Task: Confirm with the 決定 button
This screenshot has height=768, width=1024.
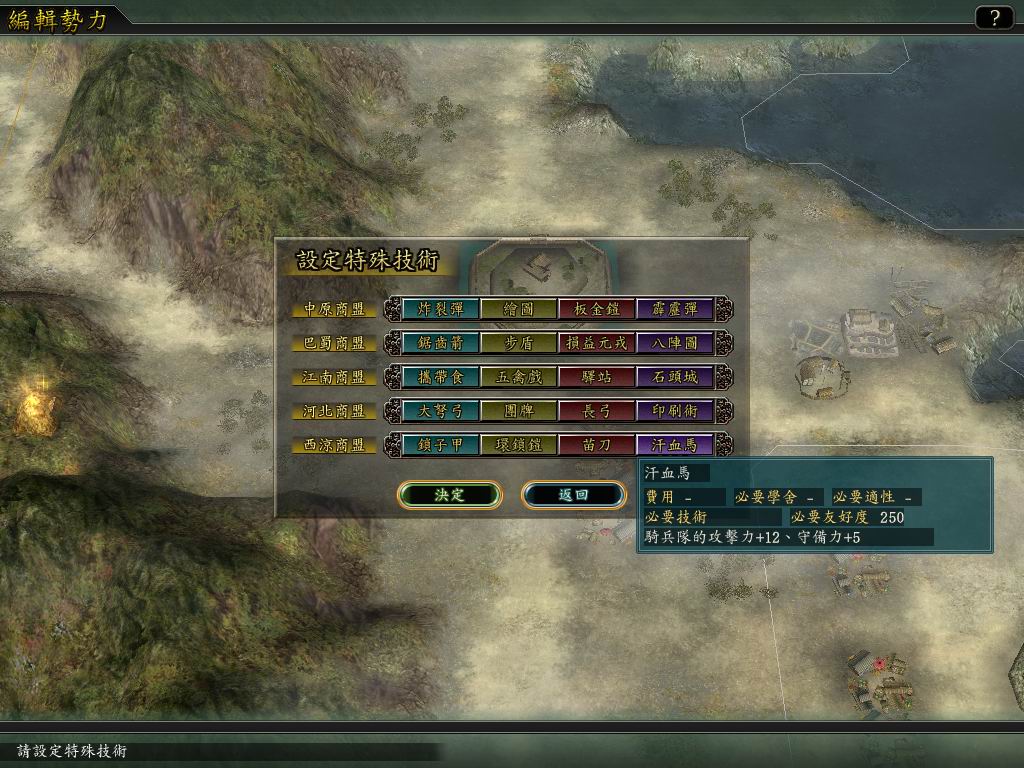Action: tap(449, 495)
